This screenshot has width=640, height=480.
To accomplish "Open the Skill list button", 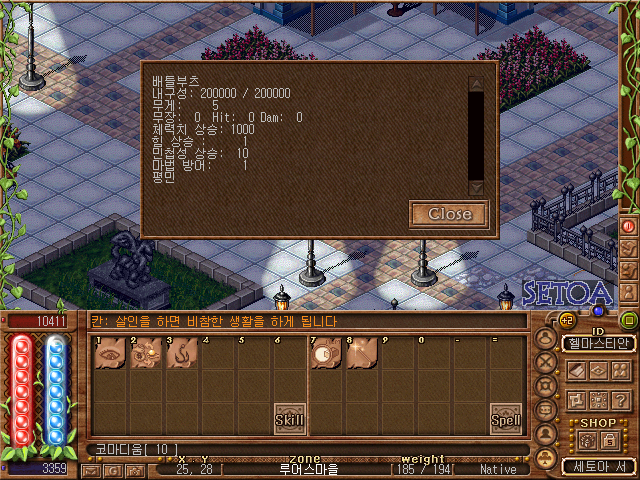I will 289,419.
